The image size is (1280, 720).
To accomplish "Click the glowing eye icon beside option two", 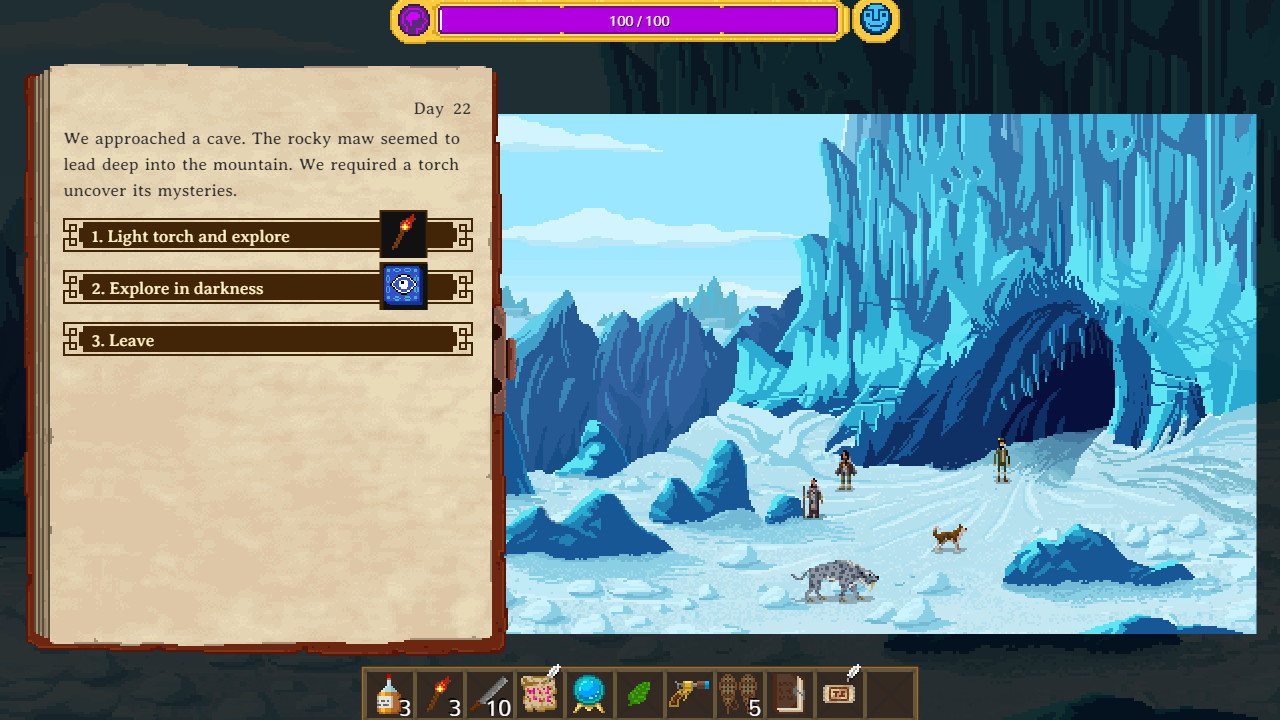I will (x=403, y=287).
